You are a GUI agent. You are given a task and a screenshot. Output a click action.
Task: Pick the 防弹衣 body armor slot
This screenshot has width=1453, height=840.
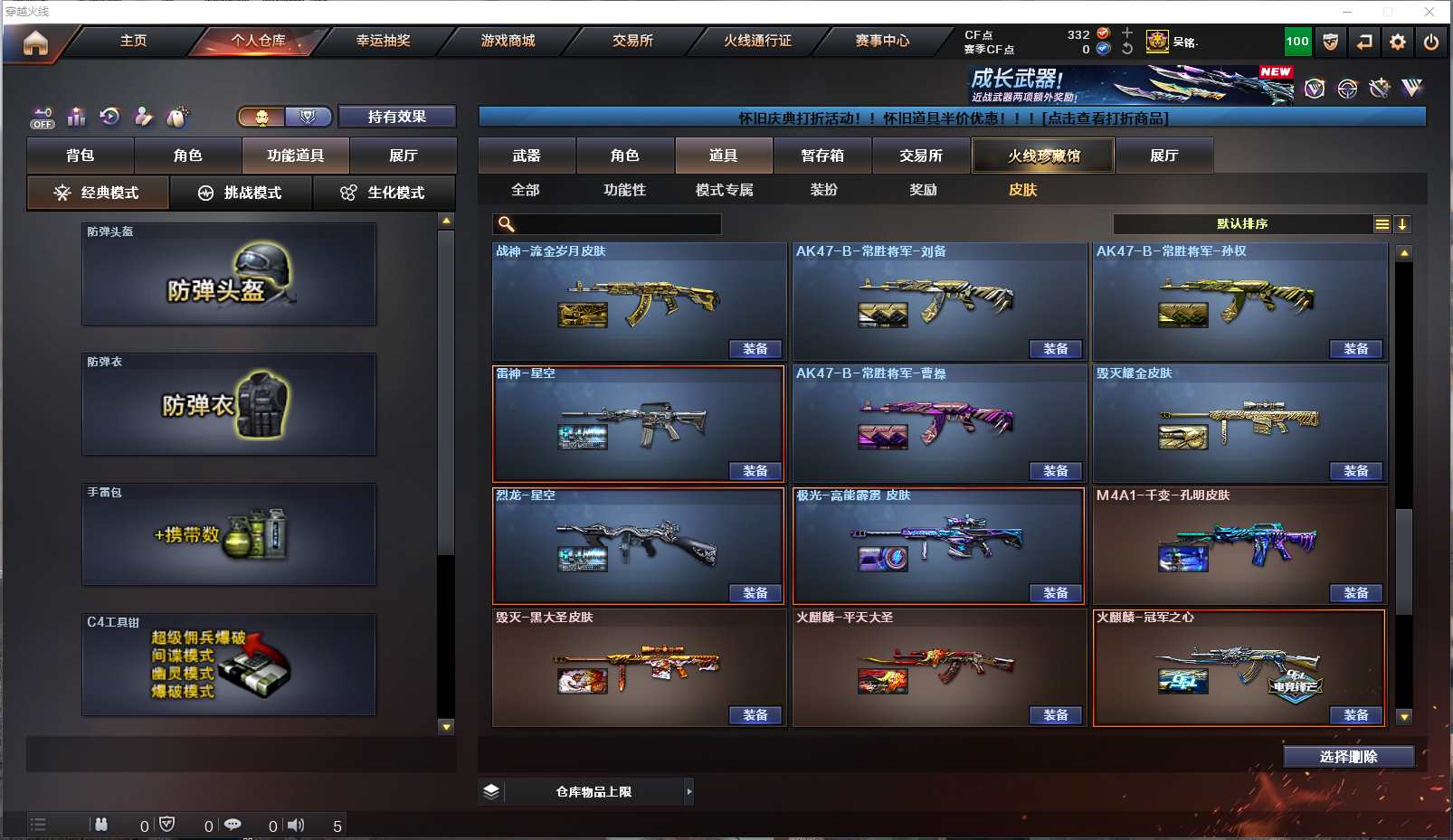coord(229,404)
